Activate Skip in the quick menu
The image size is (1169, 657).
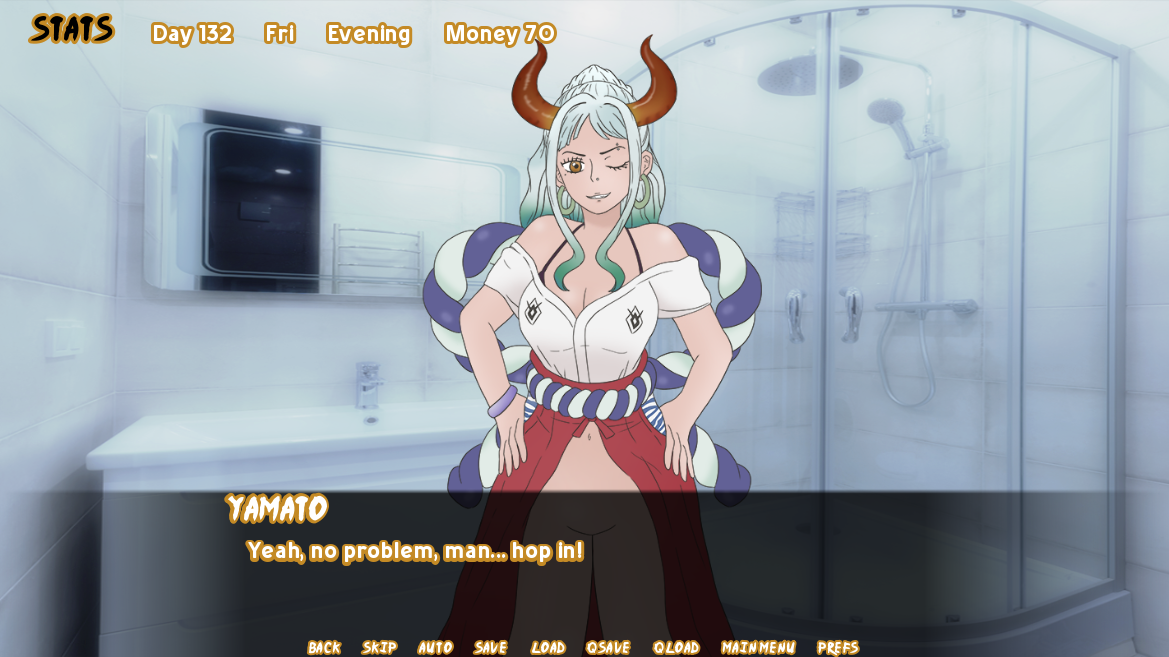tap(379, 647)
